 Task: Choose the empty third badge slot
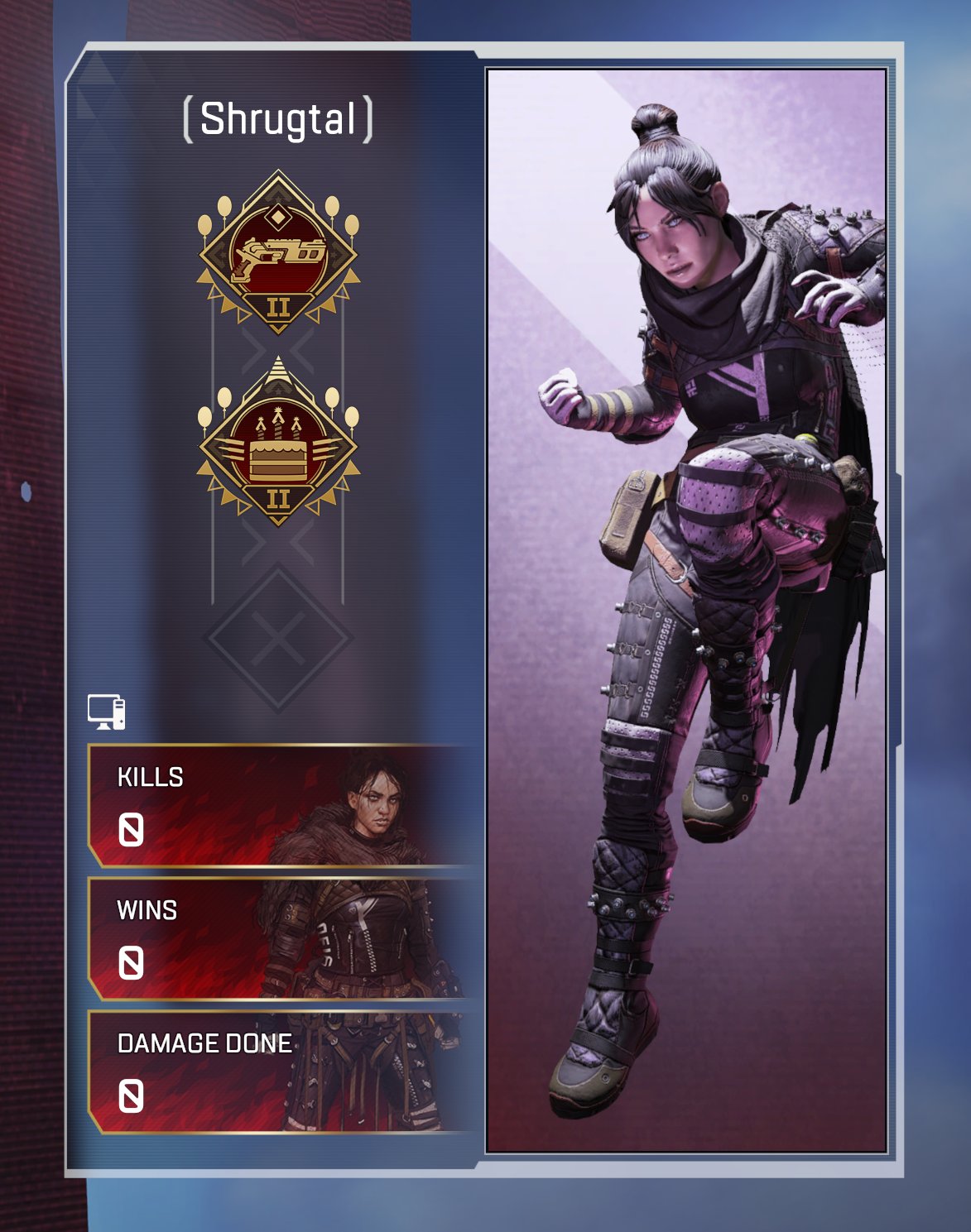pos(278,638)
